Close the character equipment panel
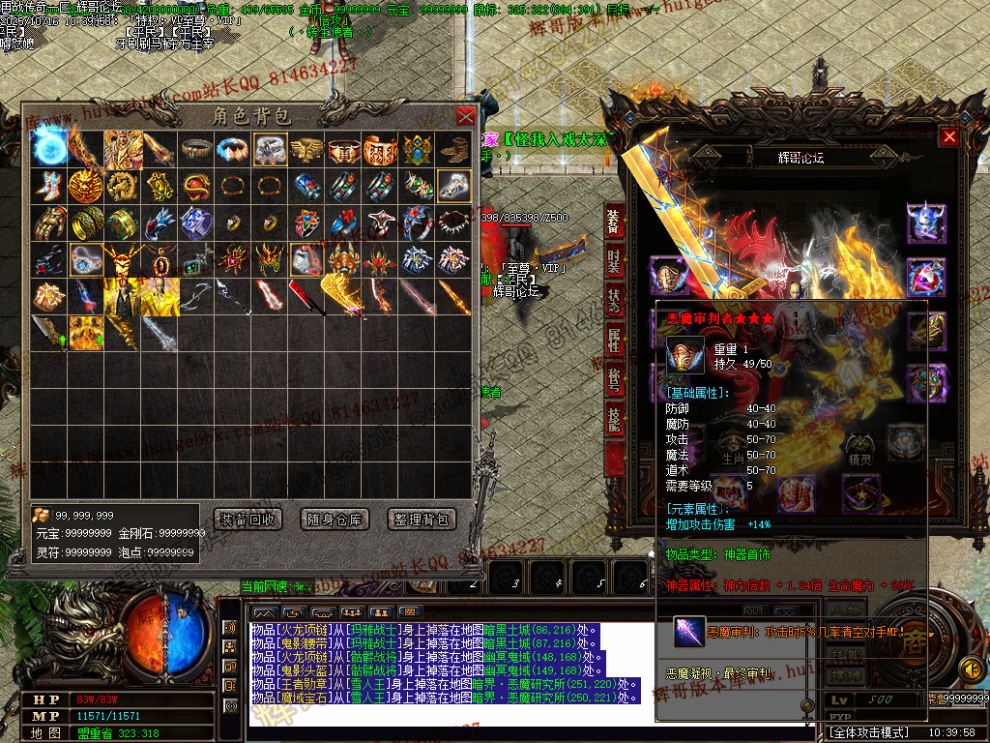Viewport: 990px width, 743px height. [x=949, y=137]
